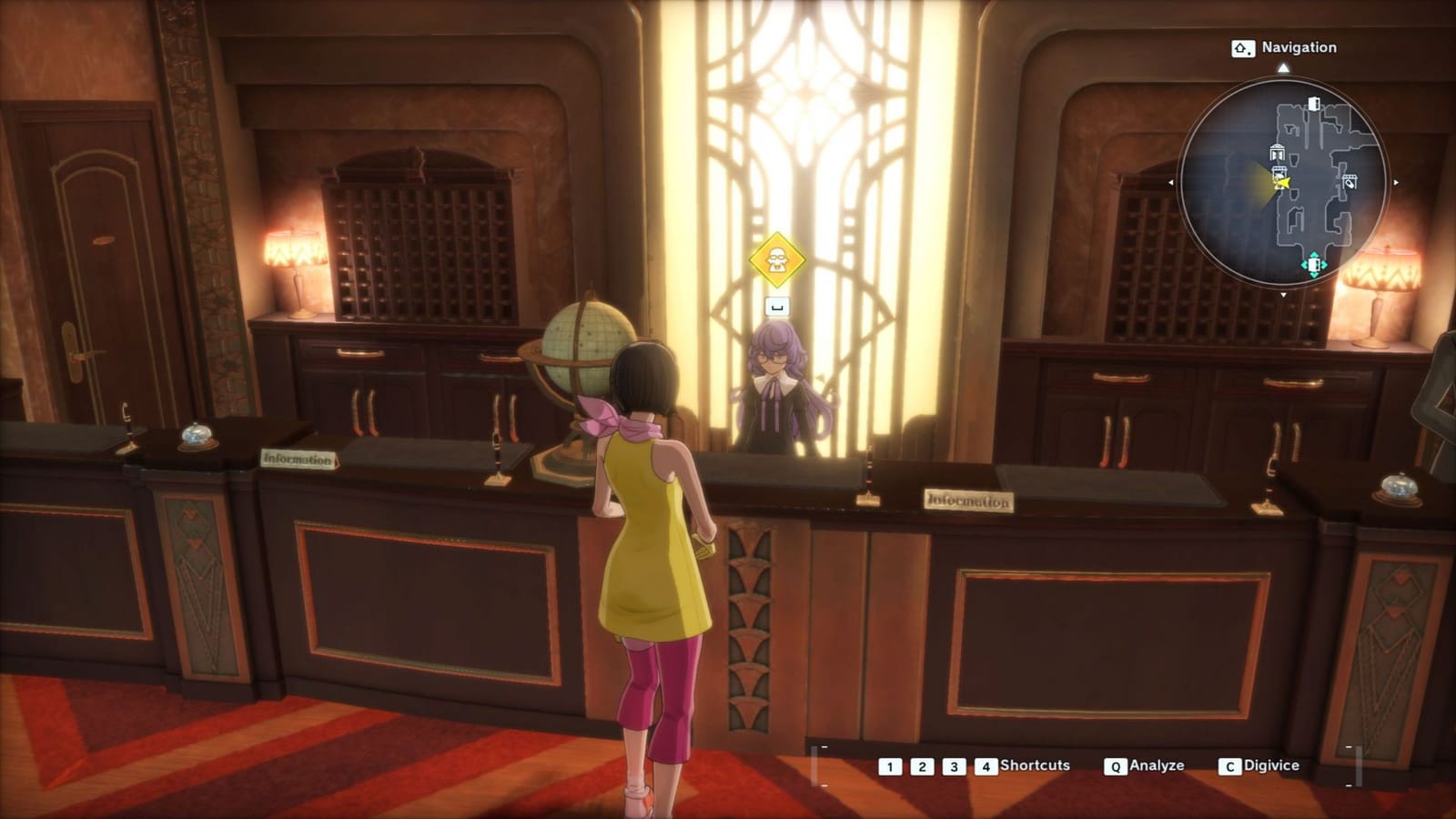Select the door icon at top of minimap
This screenshot has width=1456, height=819.
pos(1314,105)
